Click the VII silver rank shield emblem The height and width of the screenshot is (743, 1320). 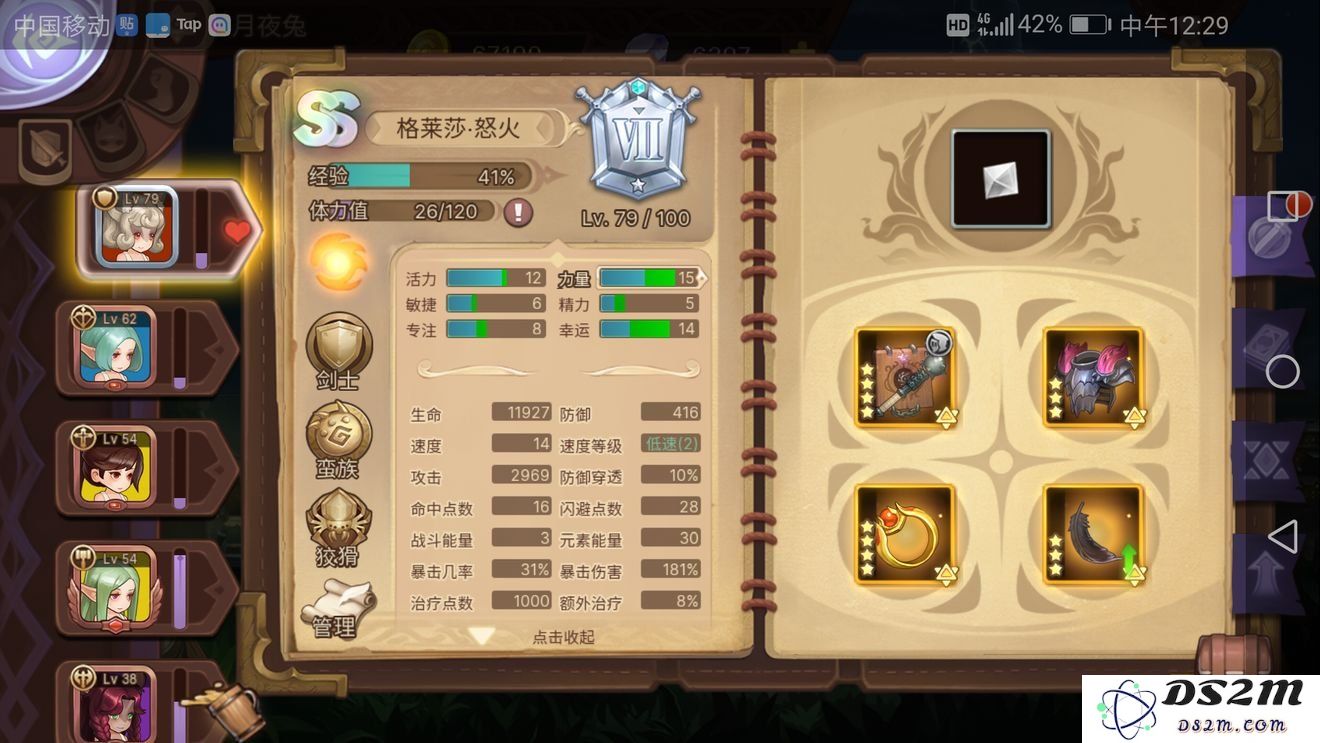[x=638, y=135]
